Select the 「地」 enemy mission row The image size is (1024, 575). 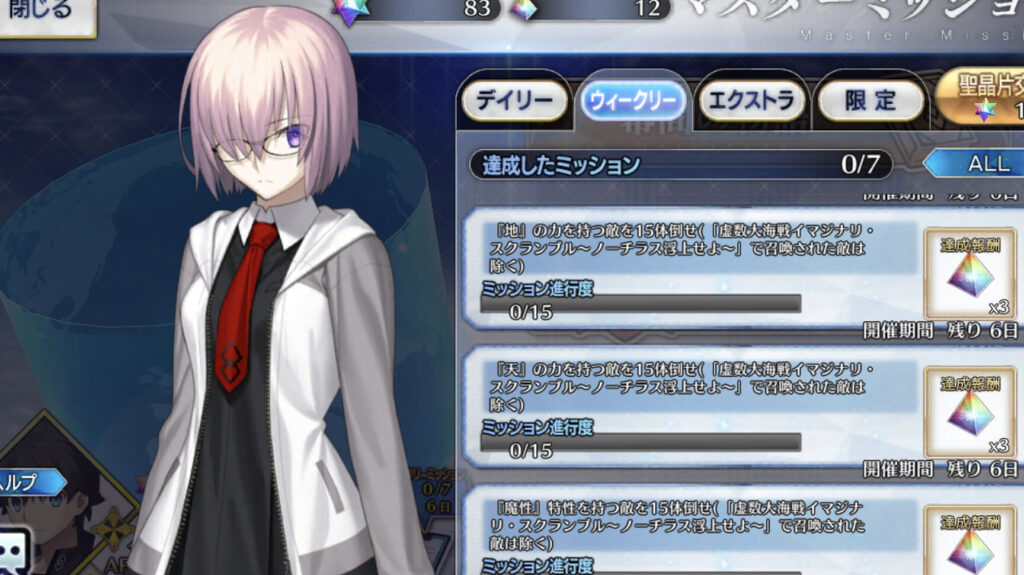point(690,268)
